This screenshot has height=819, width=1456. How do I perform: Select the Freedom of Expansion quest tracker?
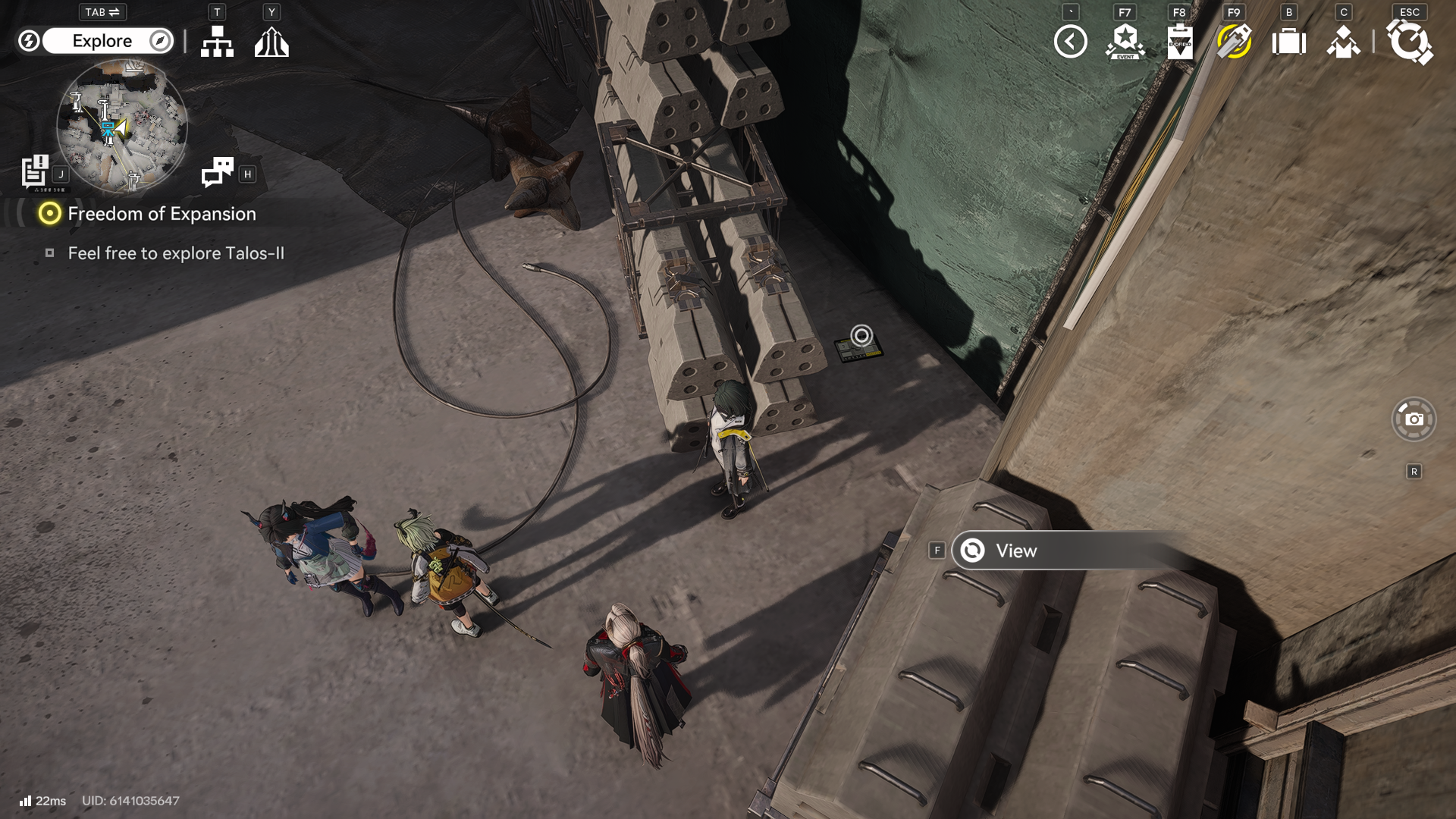coord(161,214)
